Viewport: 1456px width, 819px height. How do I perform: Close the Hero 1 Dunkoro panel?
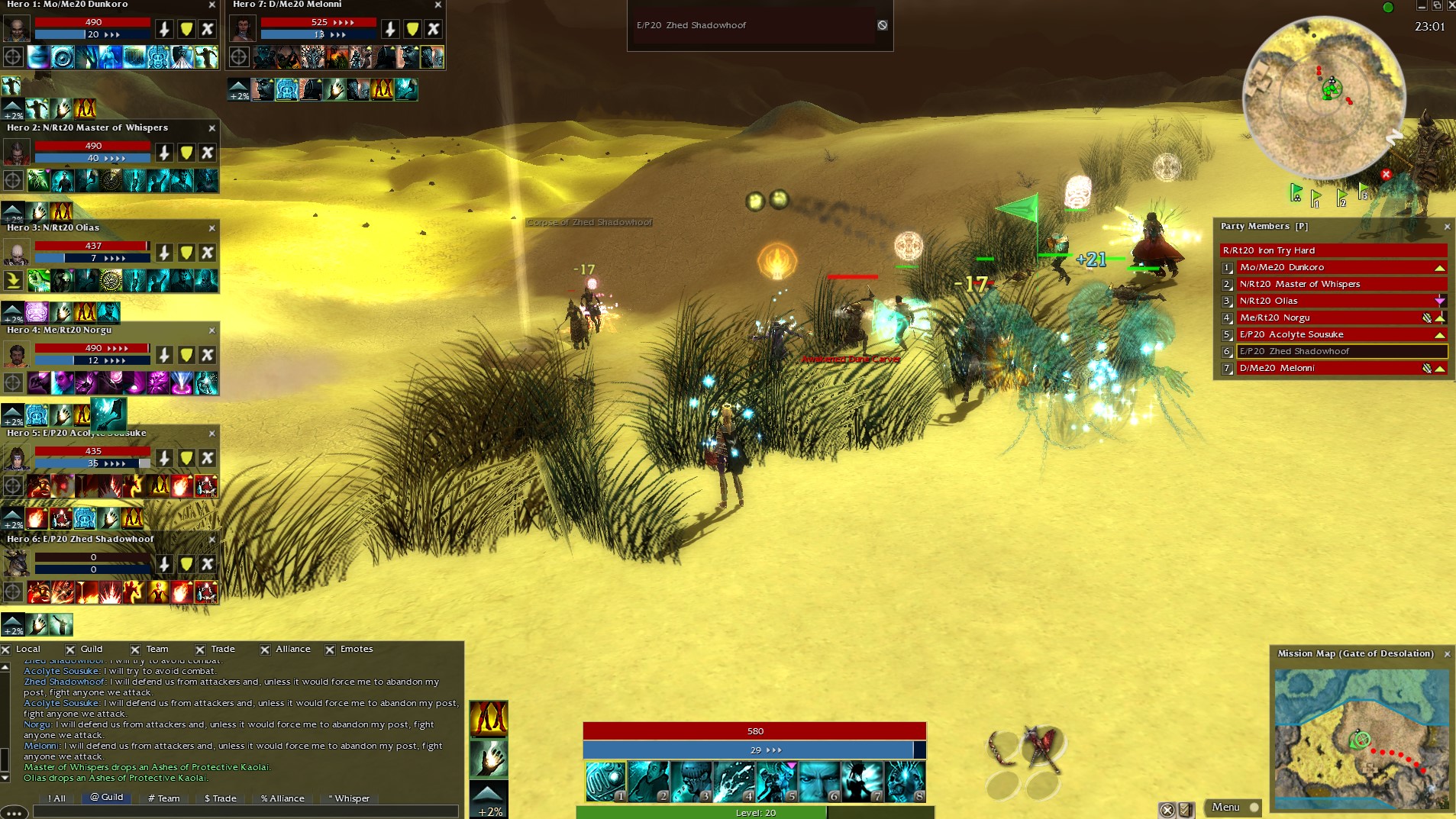pos(211,5)
